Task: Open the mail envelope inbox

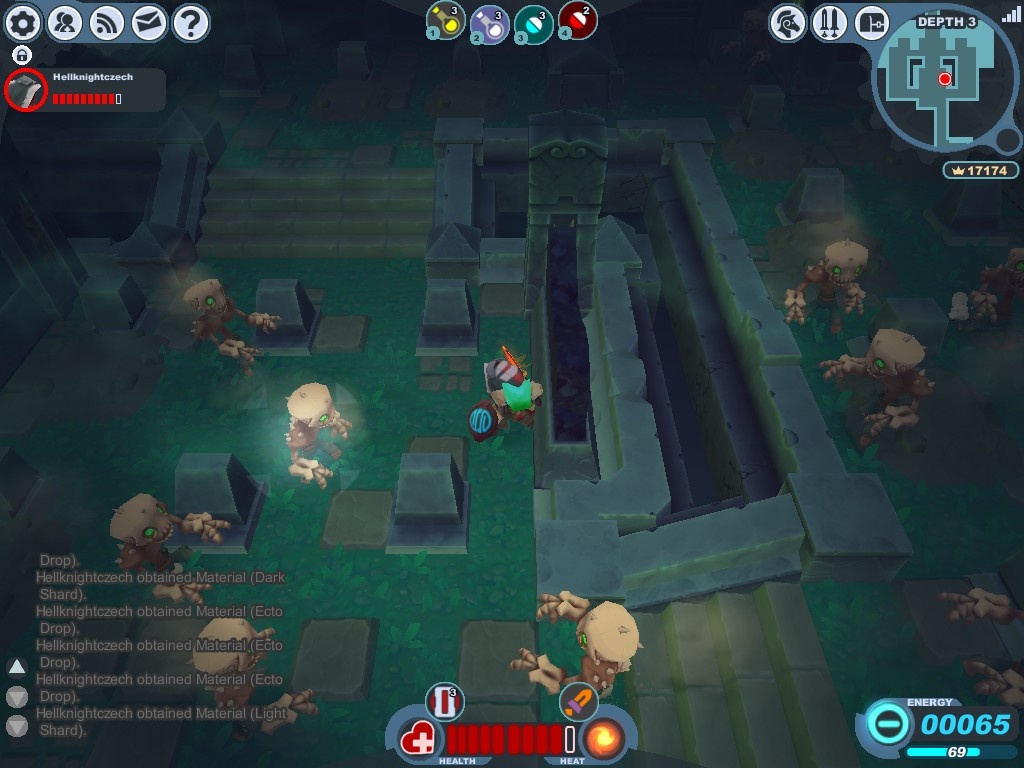Action: click(x=149, y=22)
